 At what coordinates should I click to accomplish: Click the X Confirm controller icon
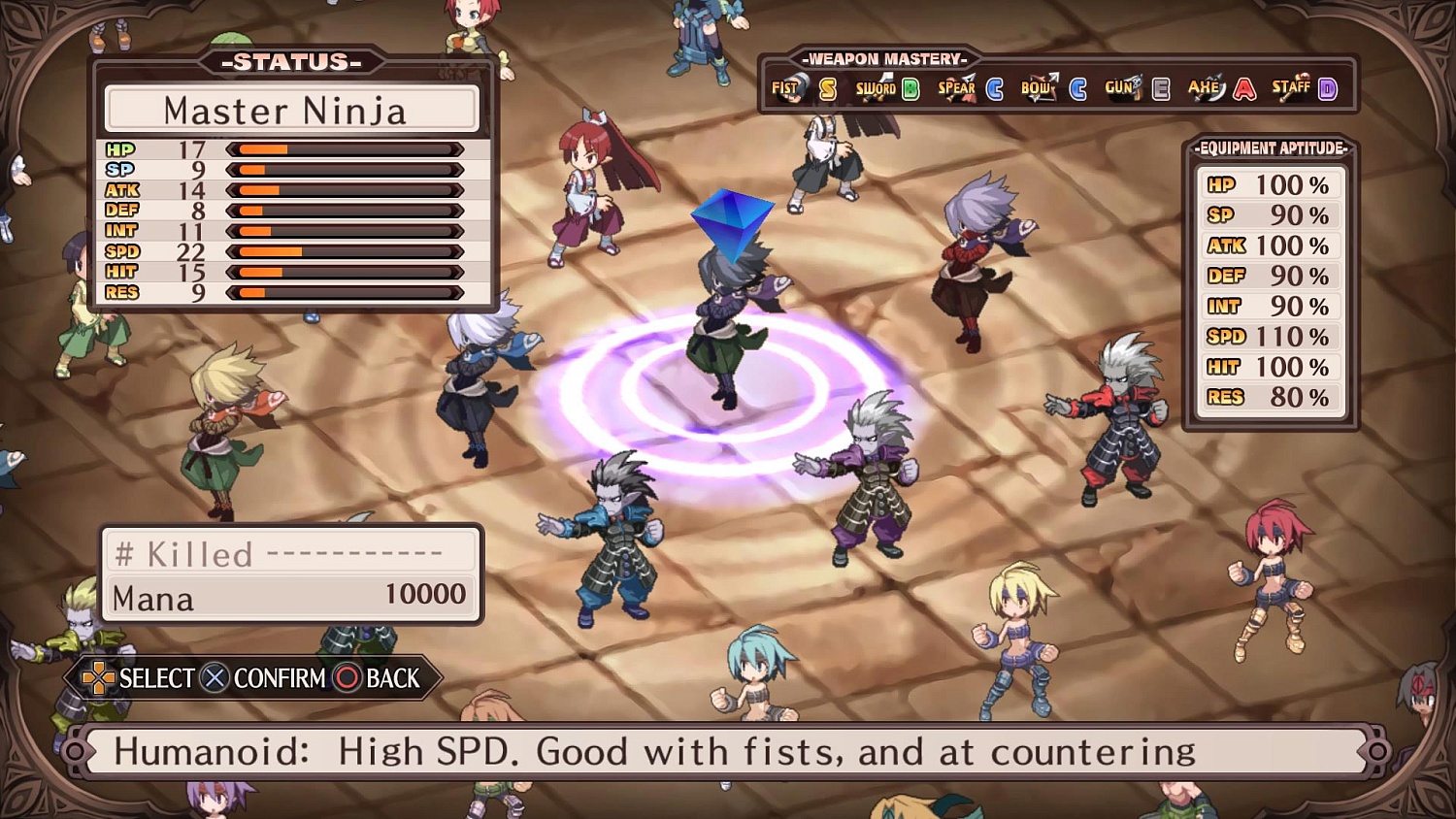213,679
